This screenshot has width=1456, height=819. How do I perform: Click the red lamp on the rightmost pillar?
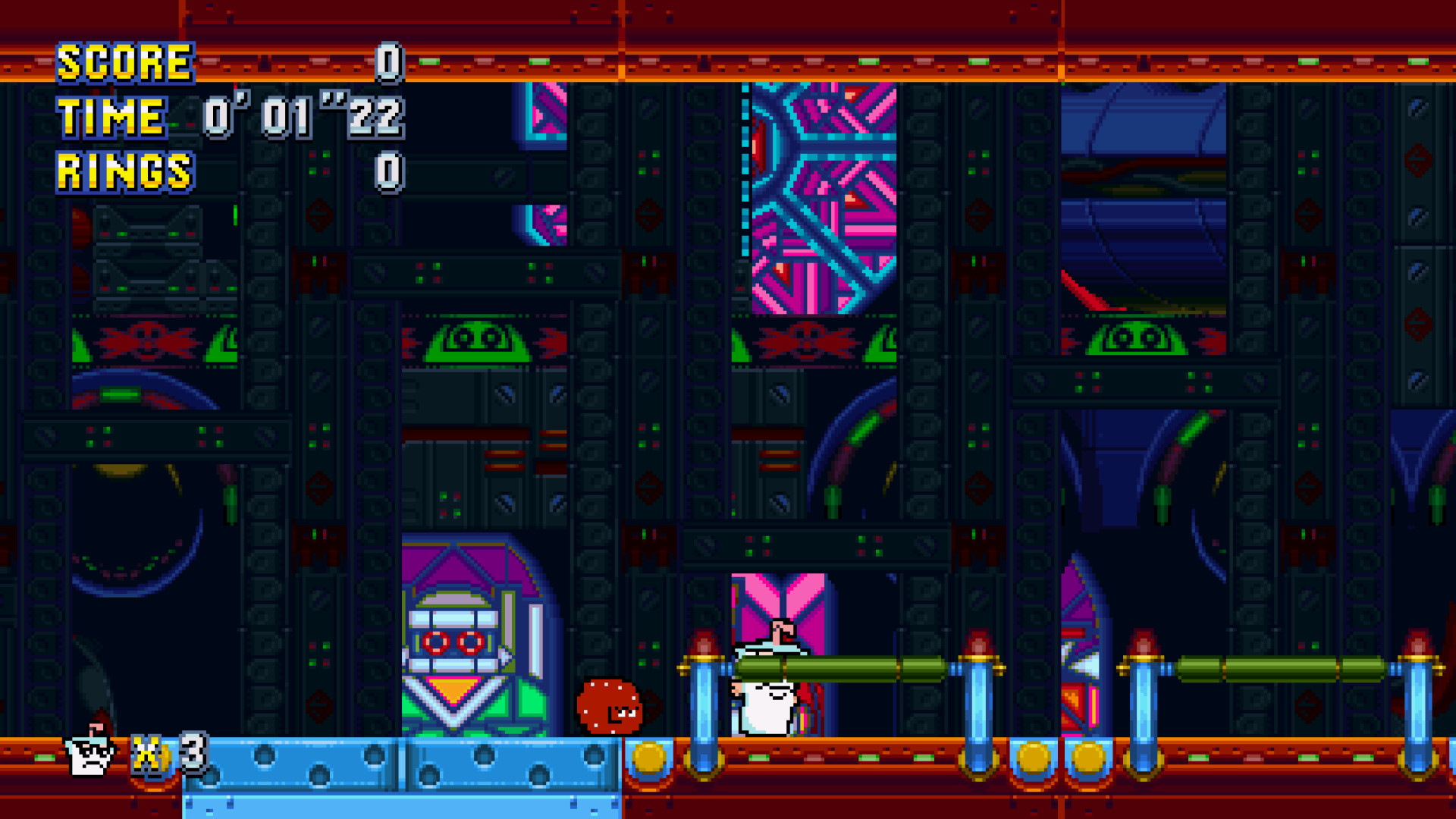[x=1417, y=641]
